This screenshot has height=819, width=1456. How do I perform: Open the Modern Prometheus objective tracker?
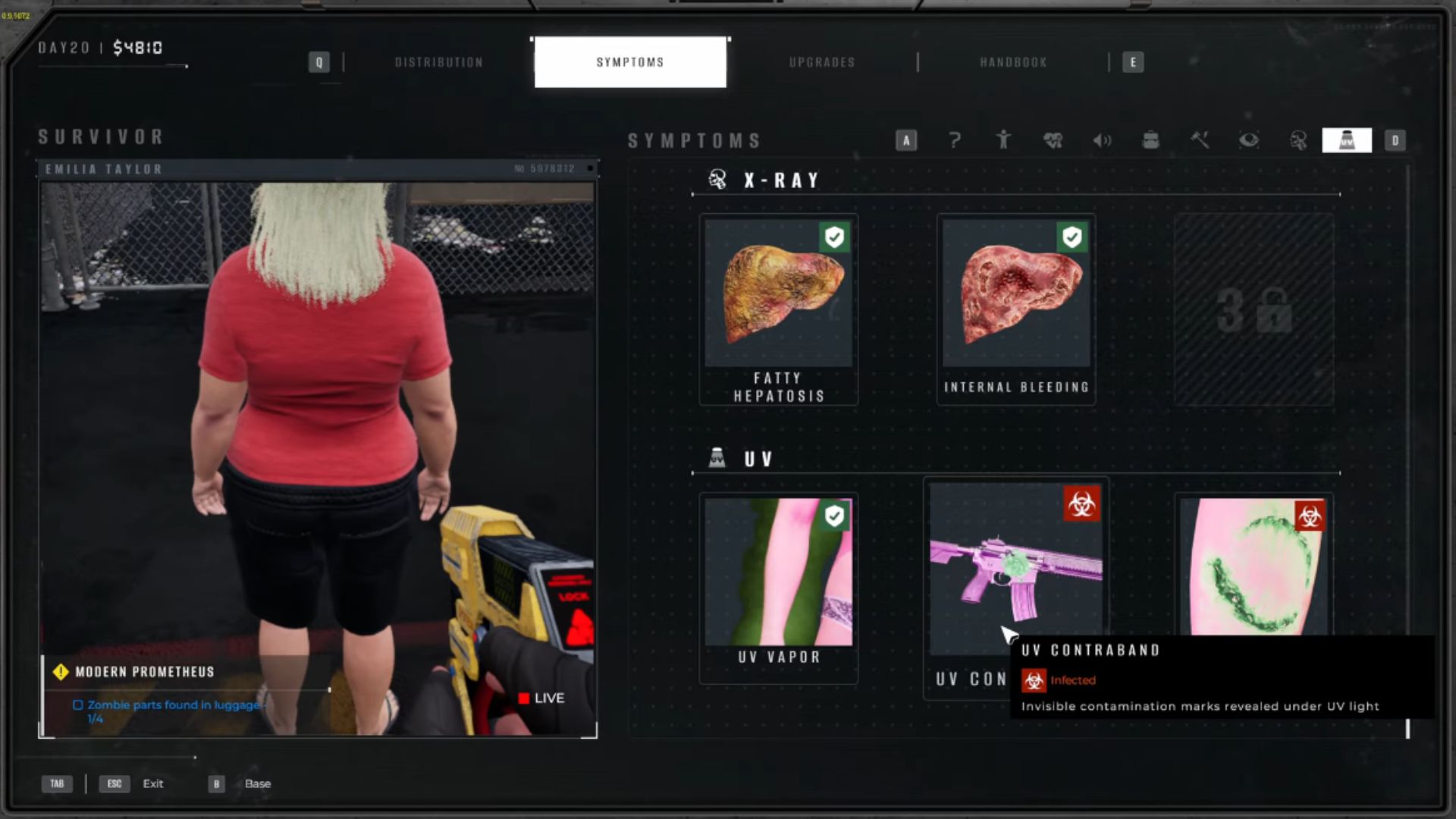click(x=144, y=672)
